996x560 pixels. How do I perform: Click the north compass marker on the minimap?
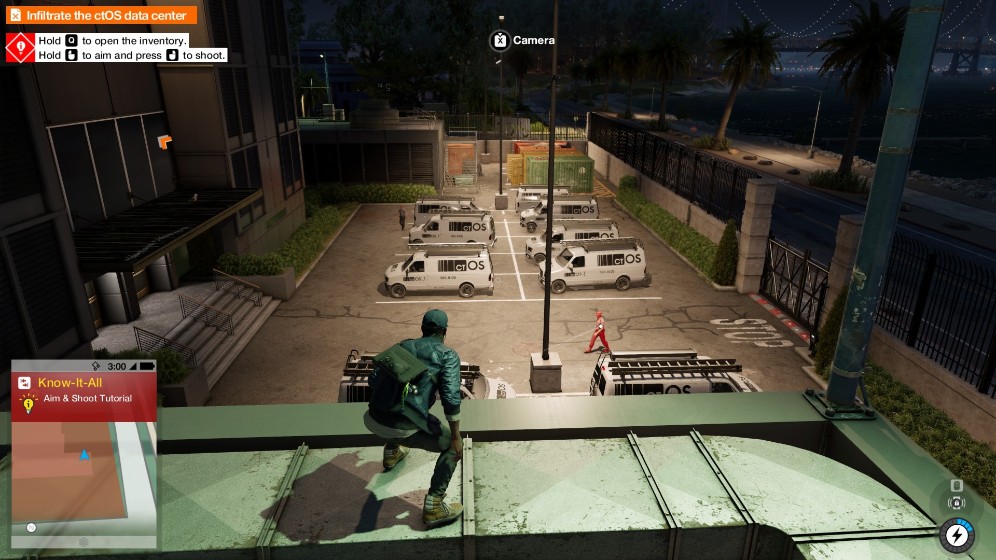(x=32, y=527)
